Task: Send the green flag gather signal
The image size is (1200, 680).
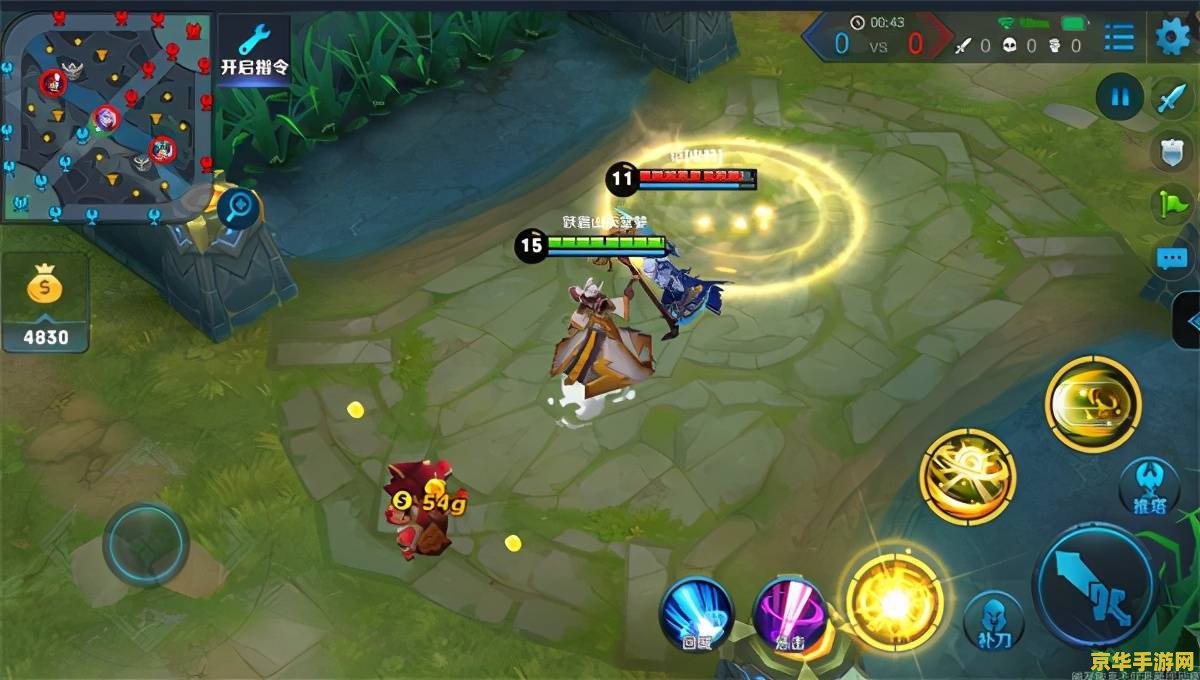Action: point(1171,203)
